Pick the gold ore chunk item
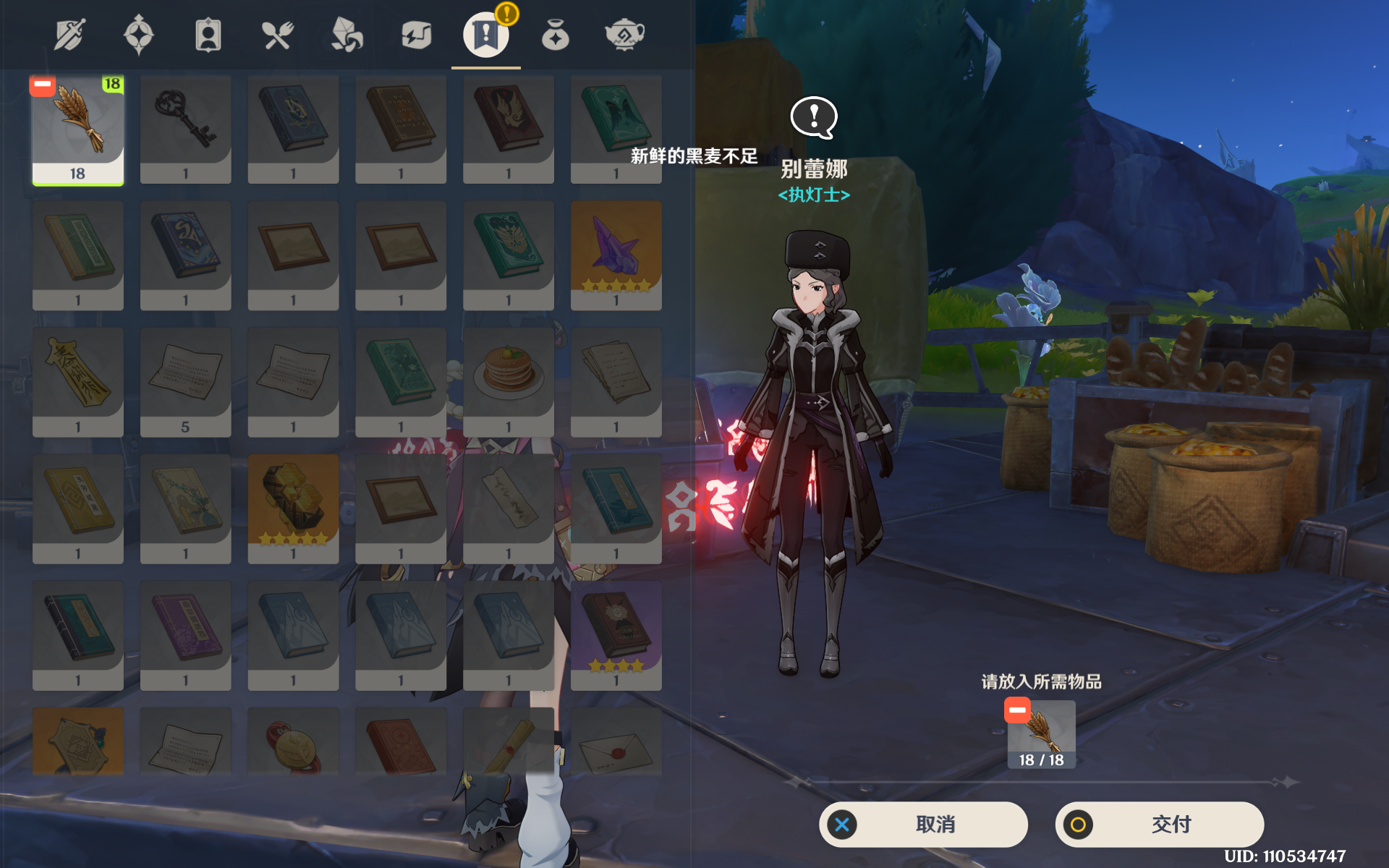Viewport: 1389px width, 868px height. point(293,509)
